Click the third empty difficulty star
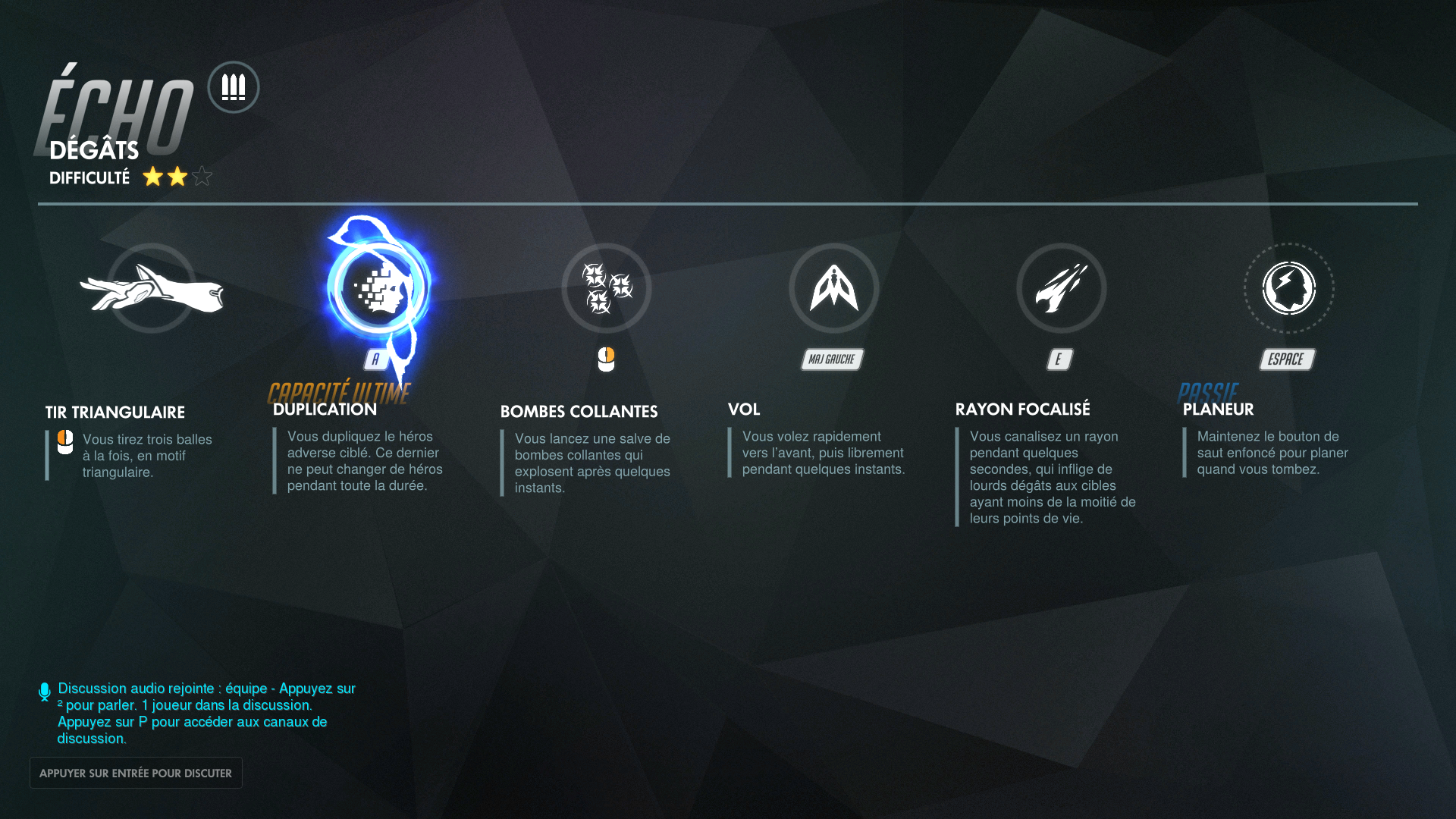The width and height of the screenshot is (1456, 819). (202, 176)
